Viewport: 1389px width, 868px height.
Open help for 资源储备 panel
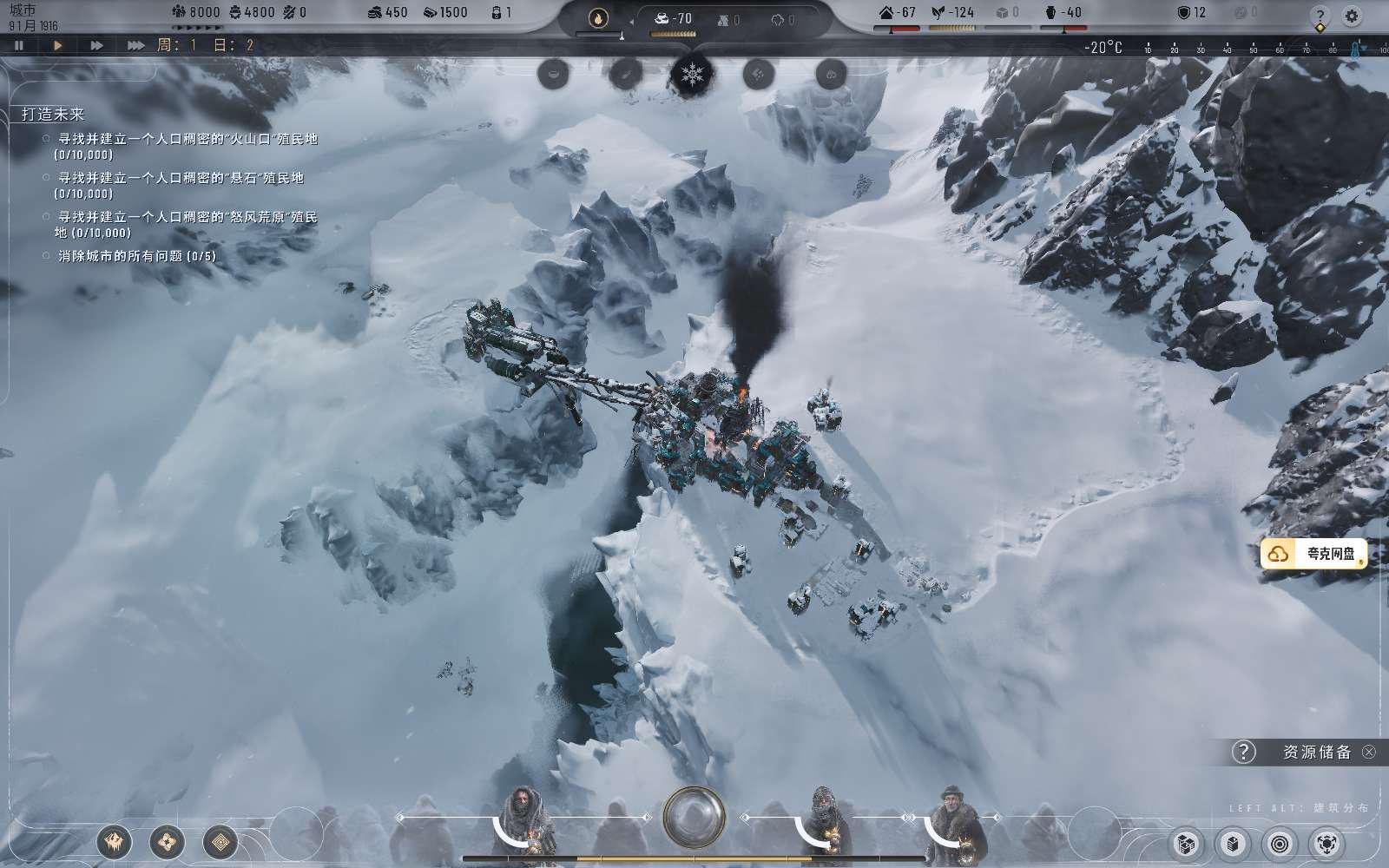pos(1243,752)
